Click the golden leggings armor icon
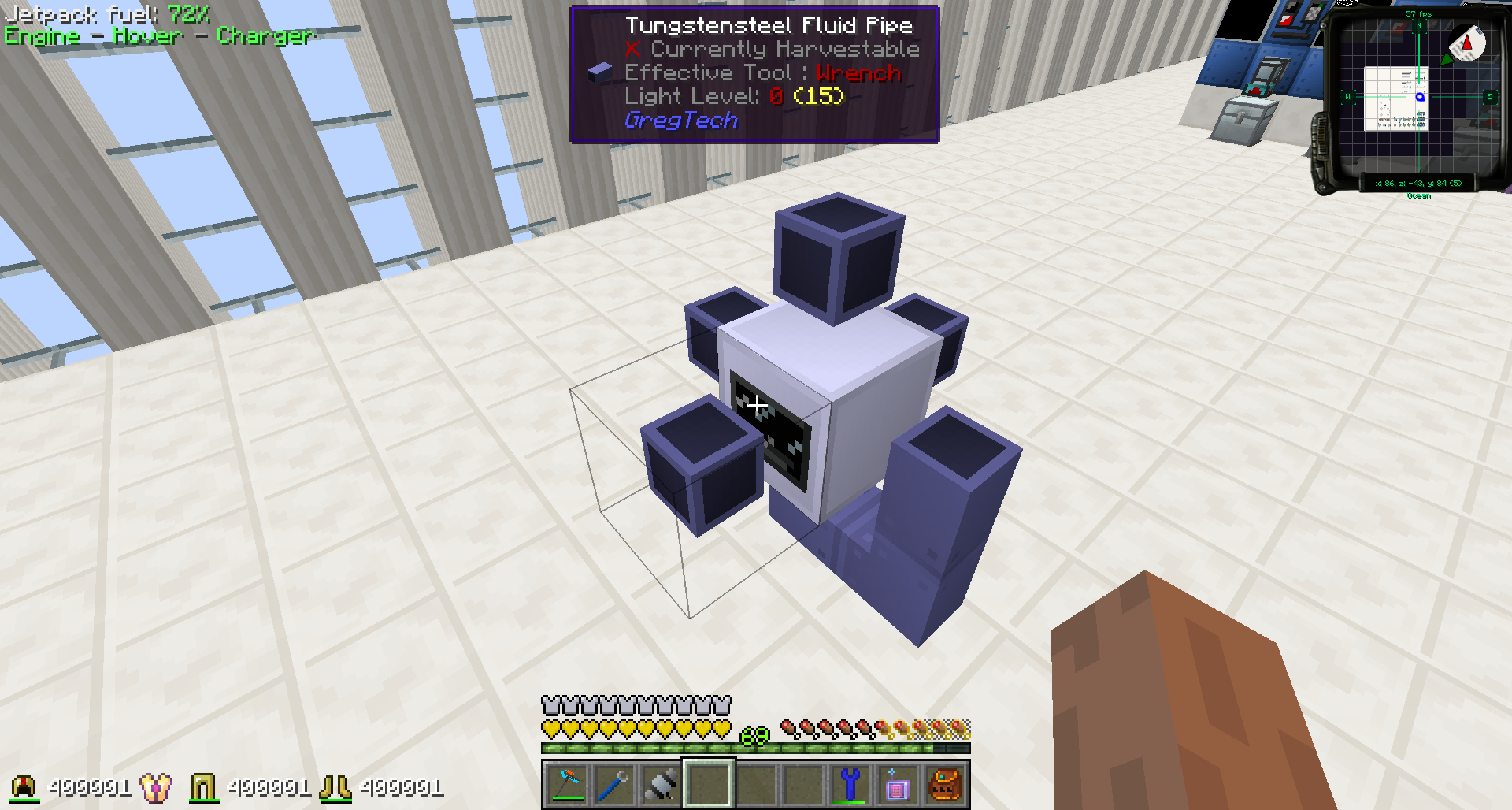 (203, 787)
